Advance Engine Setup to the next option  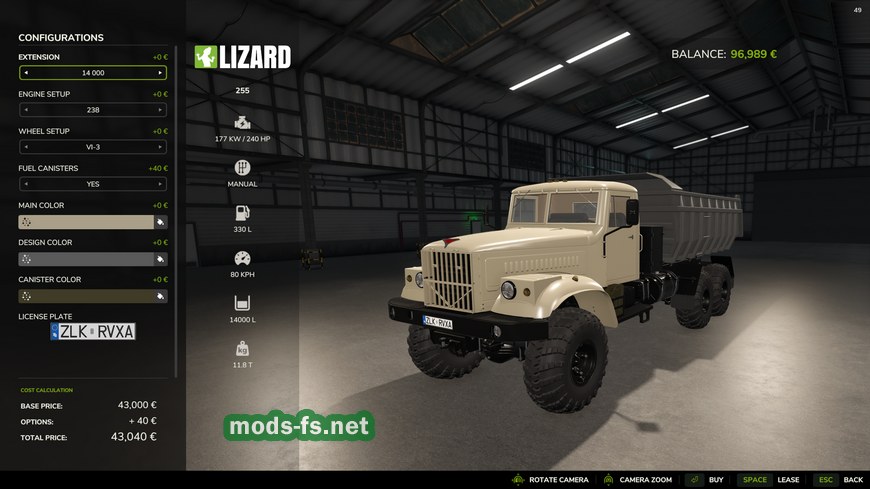pos(160,110)
